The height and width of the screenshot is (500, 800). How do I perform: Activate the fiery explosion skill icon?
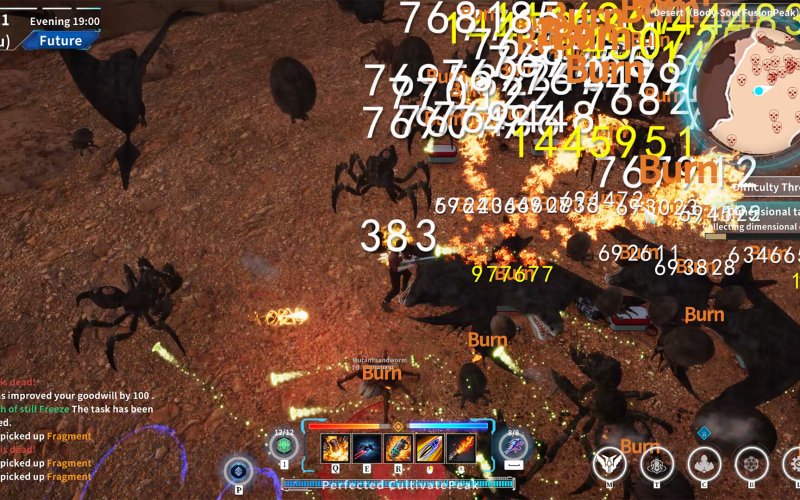coord(335,449)
